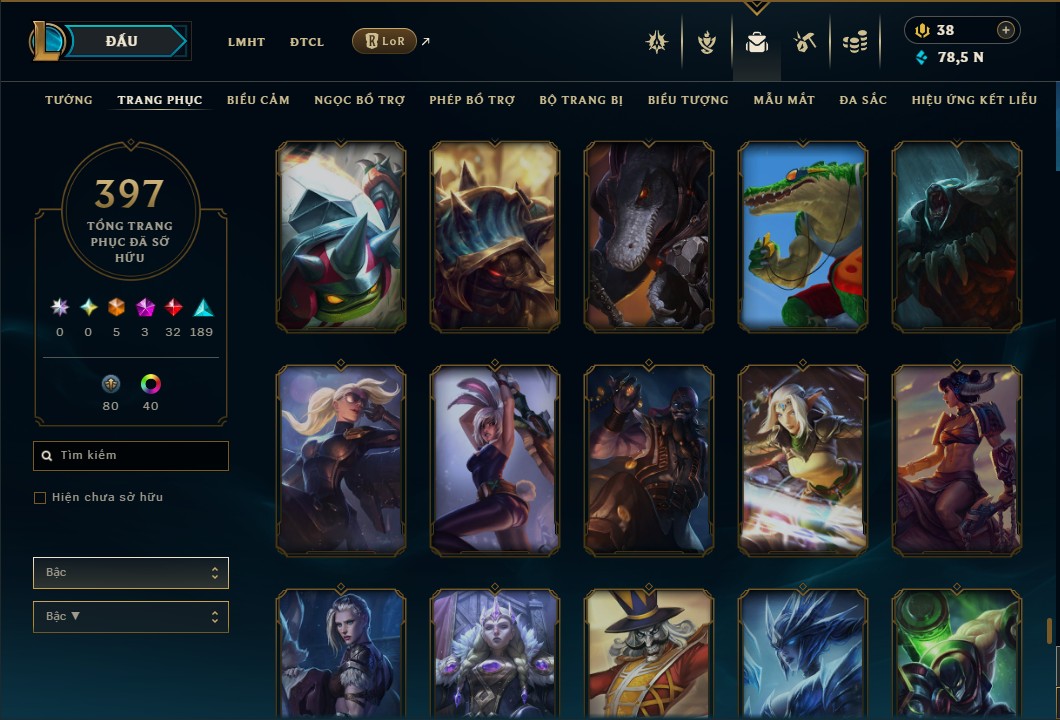This screenshot has height=720, width=1060.
Task: Switch to the ĐA SẮC chromas tab
Action: (863, 100)
